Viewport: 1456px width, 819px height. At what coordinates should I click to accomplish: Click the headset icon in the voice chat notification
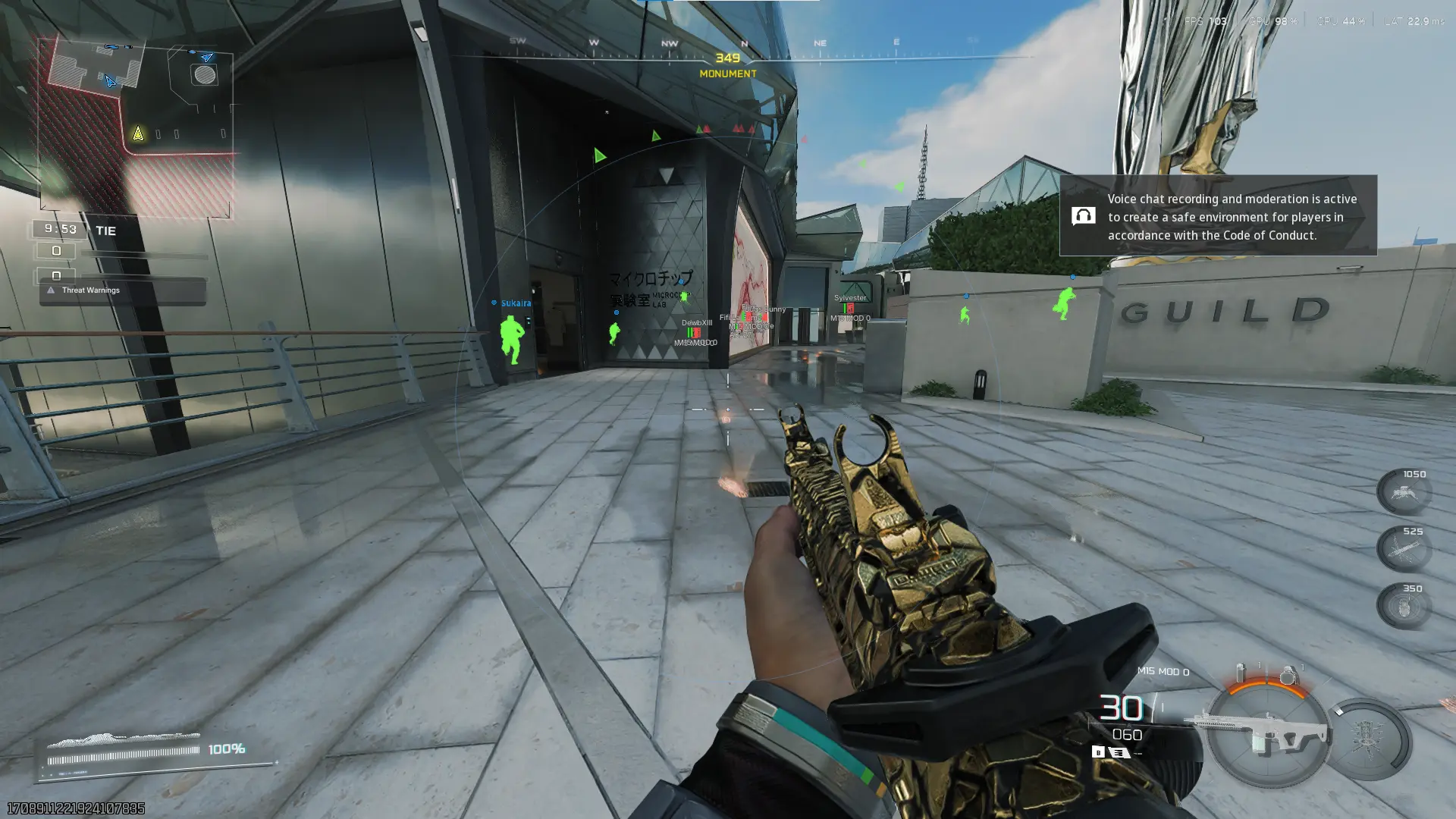[x=1084, y=216]
